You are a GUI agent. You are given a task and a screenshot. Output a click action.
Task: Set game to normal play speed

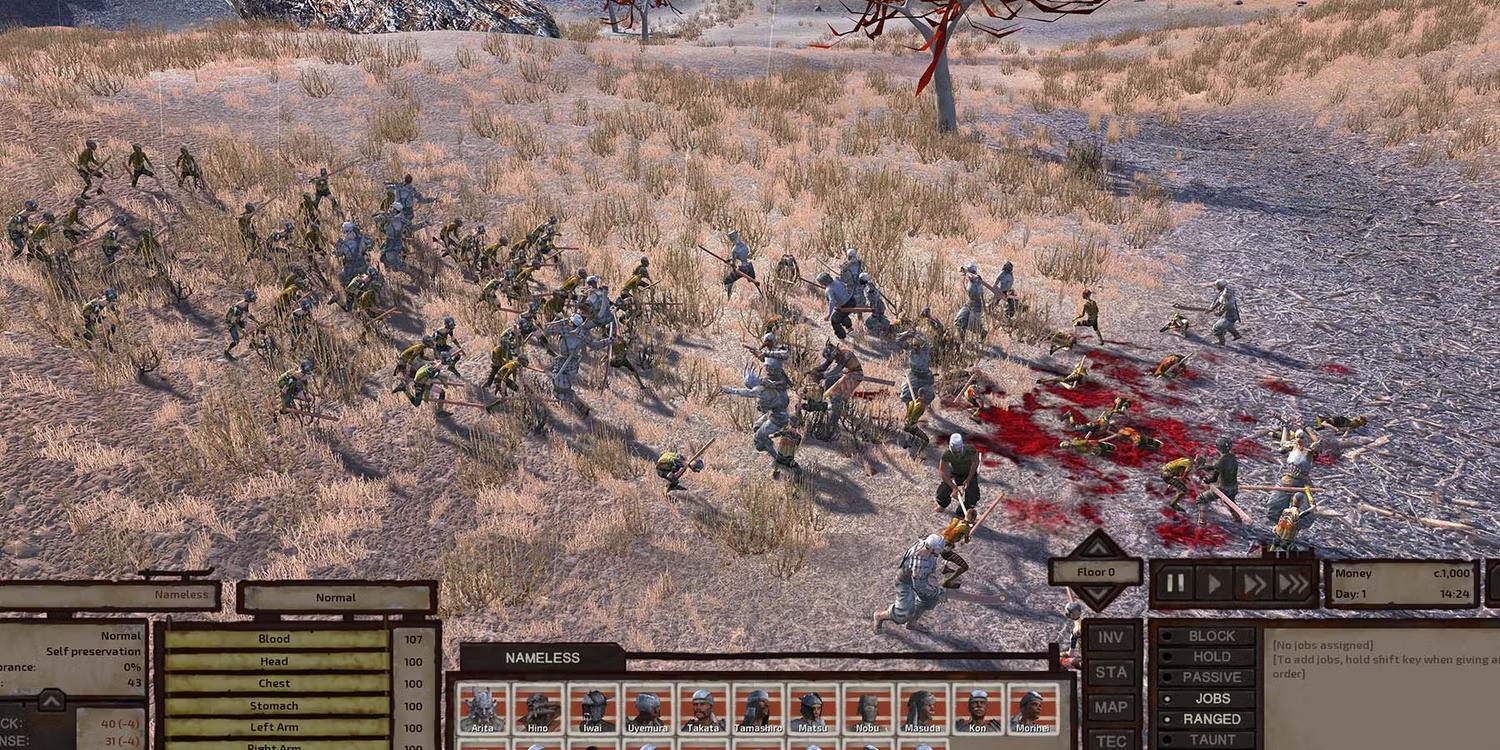pos(1215,584)
